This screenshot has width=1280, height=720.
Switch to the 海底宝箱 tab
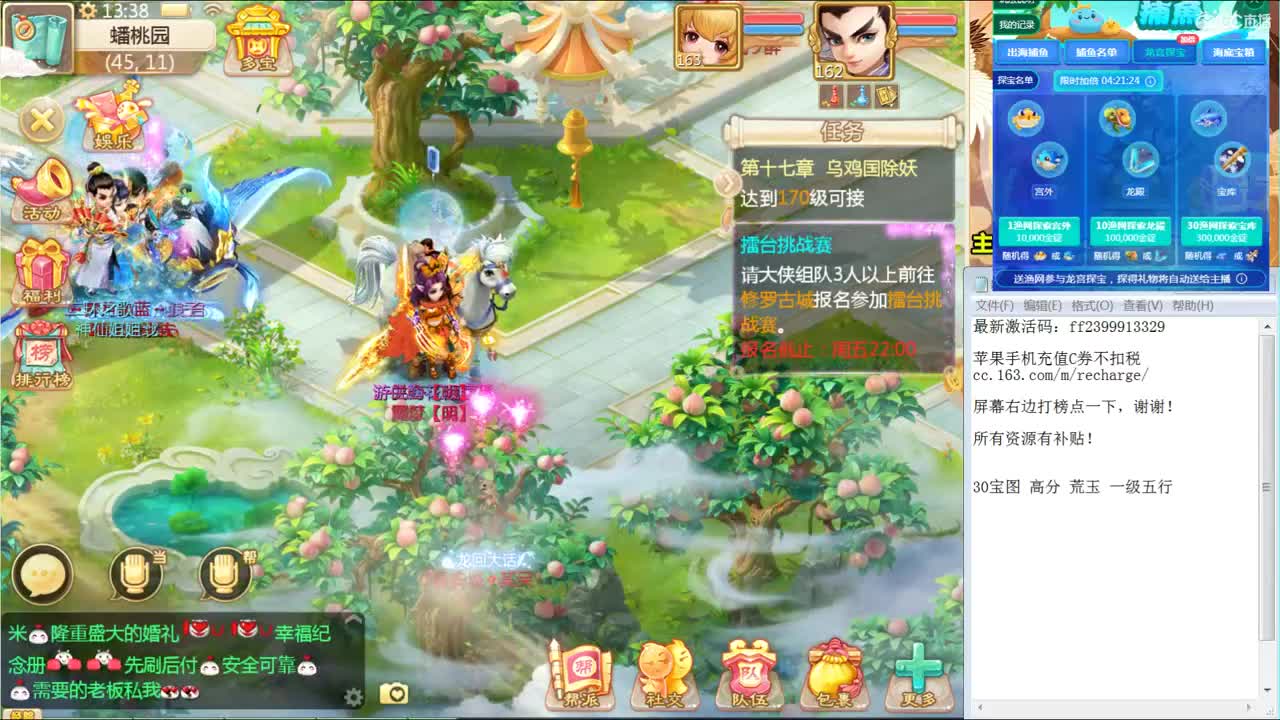1231,53
